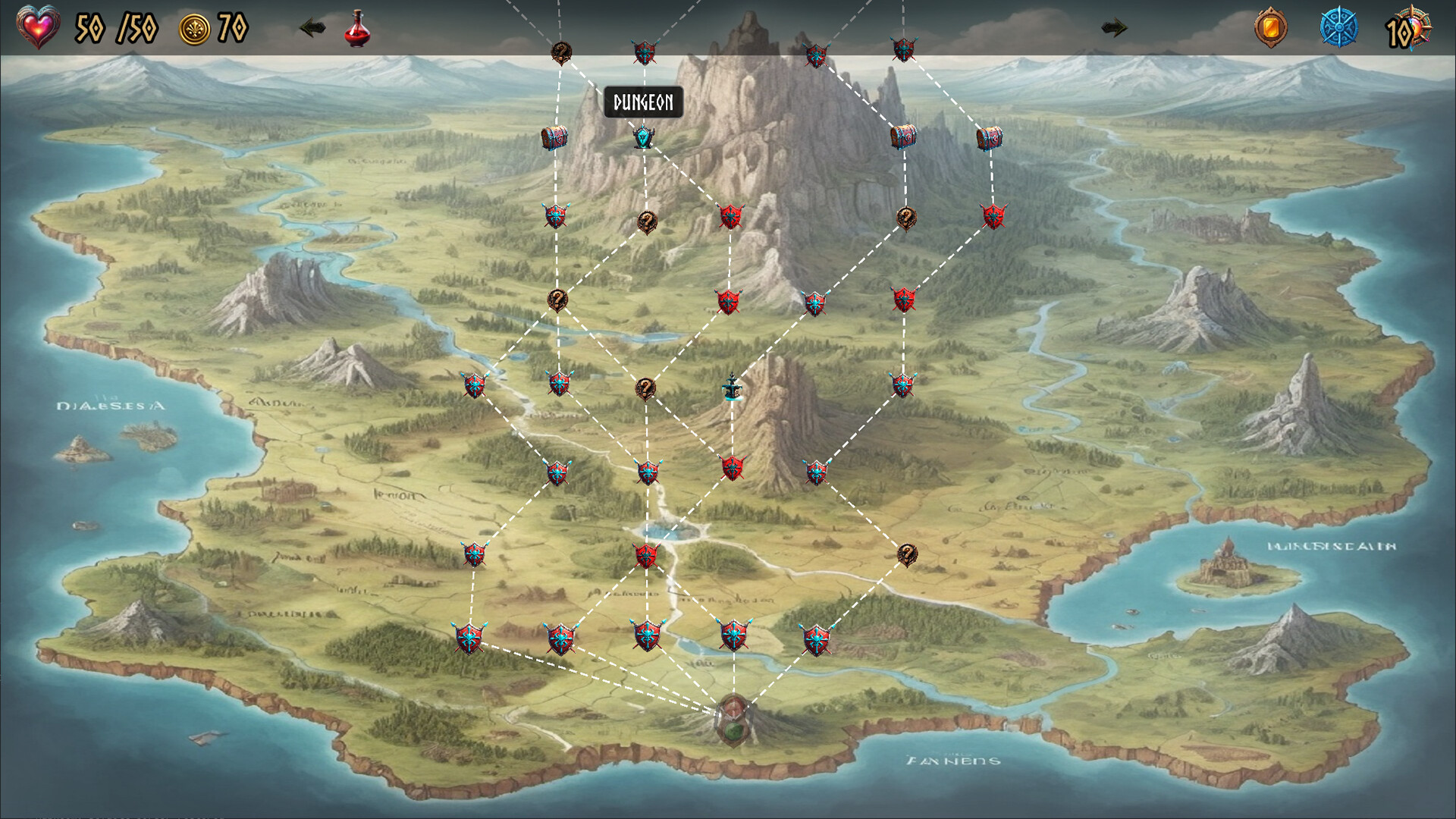Open the rightmost treasure chest node
The height and width of the screenshot is (819, 1456).
tap(991, 138)
